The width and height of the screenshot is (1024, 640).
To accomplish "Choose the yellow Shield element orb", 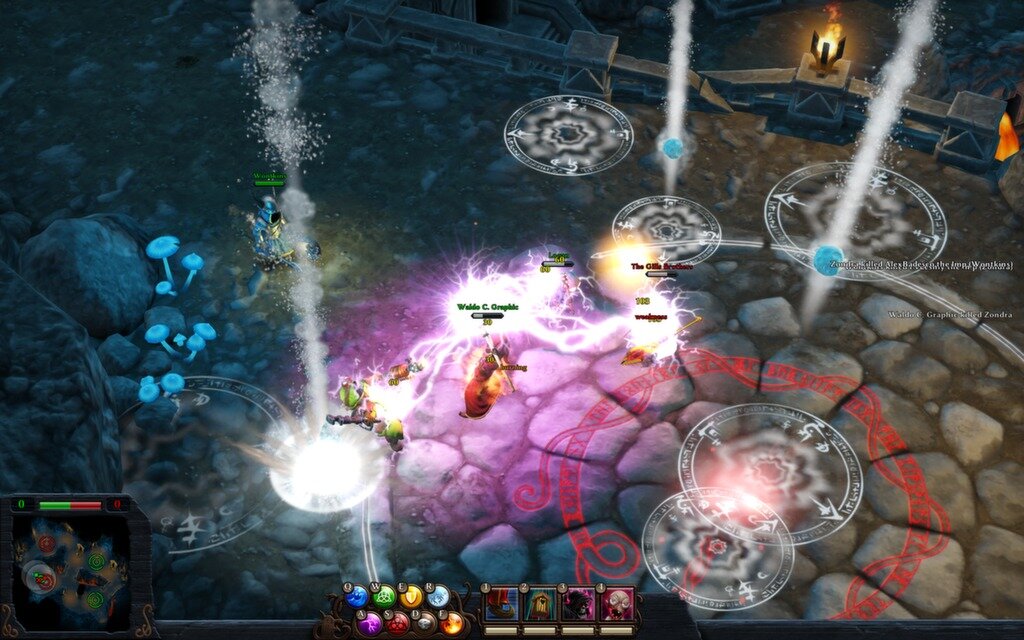I will pos(411,597).
